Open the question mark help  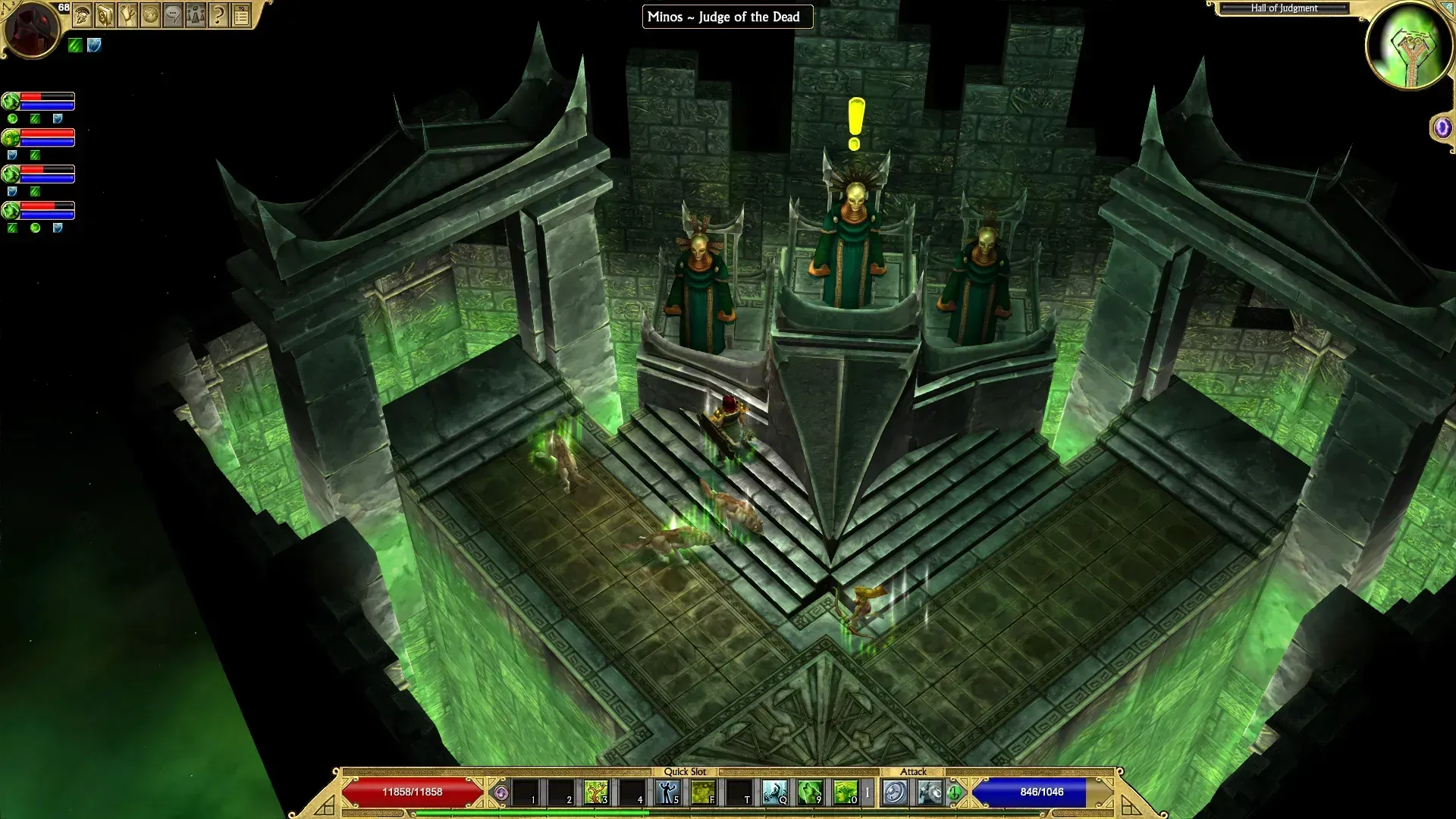pyautogui.click(x=218, y=15)
